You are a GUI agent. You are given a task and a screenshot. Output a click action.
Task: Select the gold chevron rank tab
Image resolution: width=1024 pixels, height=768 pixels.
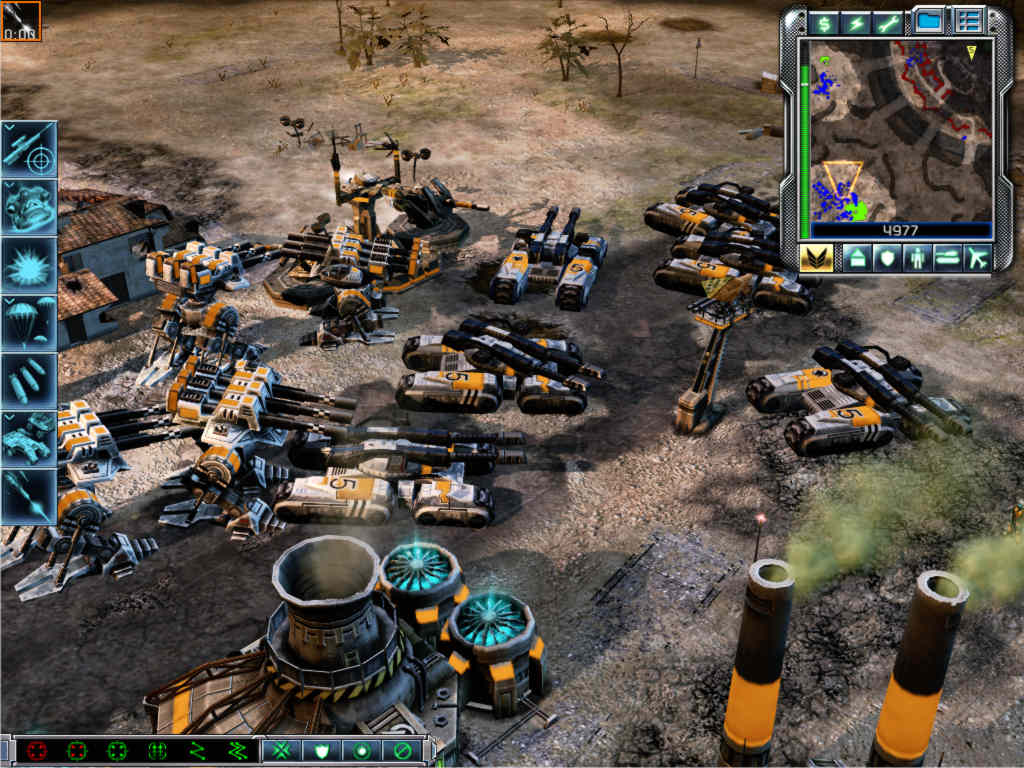815,257
